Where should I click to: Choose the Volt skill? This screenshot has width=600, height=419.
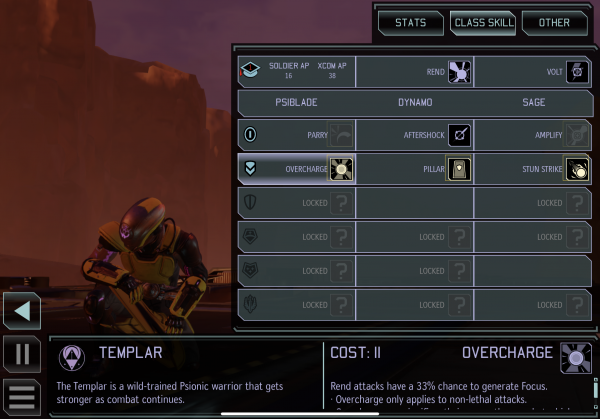coord(532,71)
